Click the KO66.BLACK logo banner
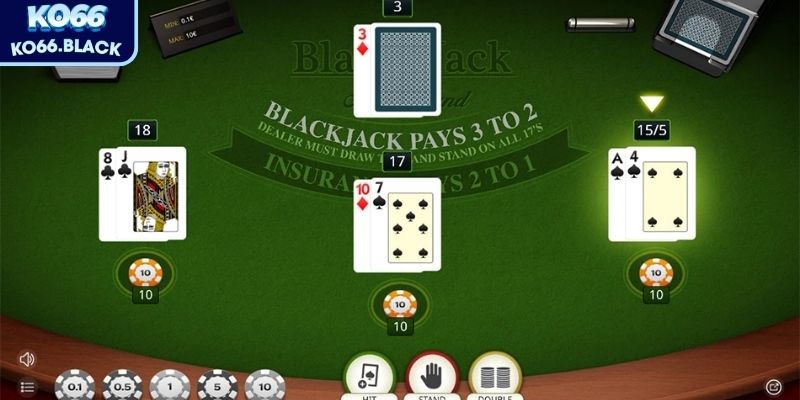This screenshot has height=400, width=800. [69, 32]
